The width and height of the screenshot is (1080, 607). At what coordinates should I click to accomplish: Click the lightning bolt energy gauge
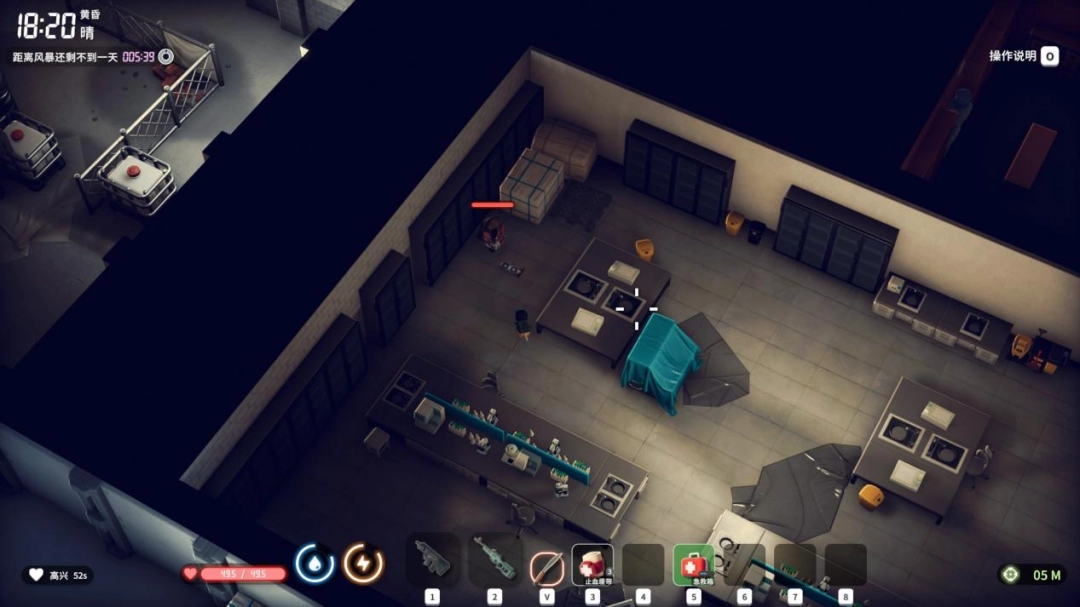363,564
